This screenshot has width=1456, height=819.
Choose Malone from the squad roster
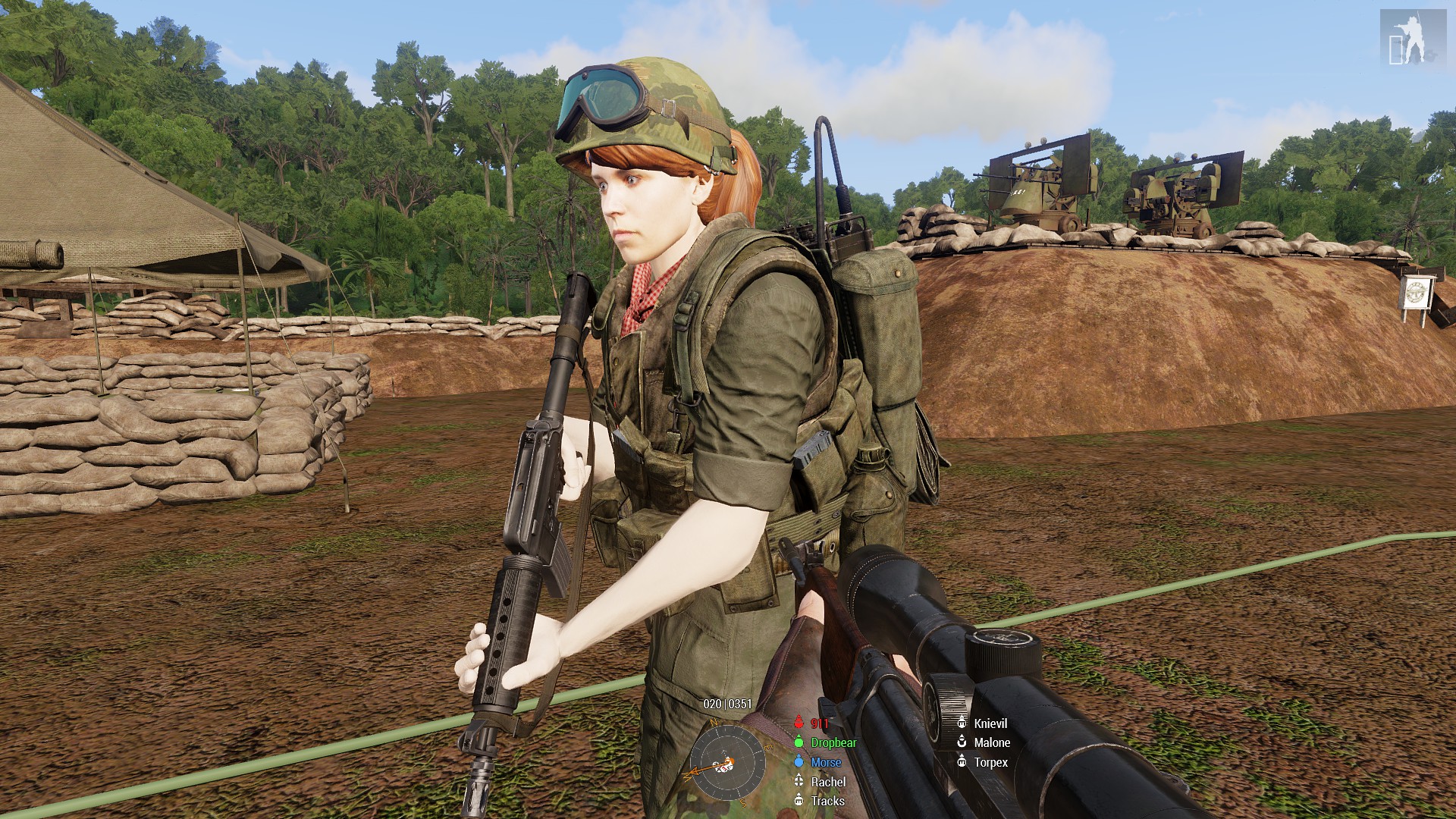[x=991, y=743]
